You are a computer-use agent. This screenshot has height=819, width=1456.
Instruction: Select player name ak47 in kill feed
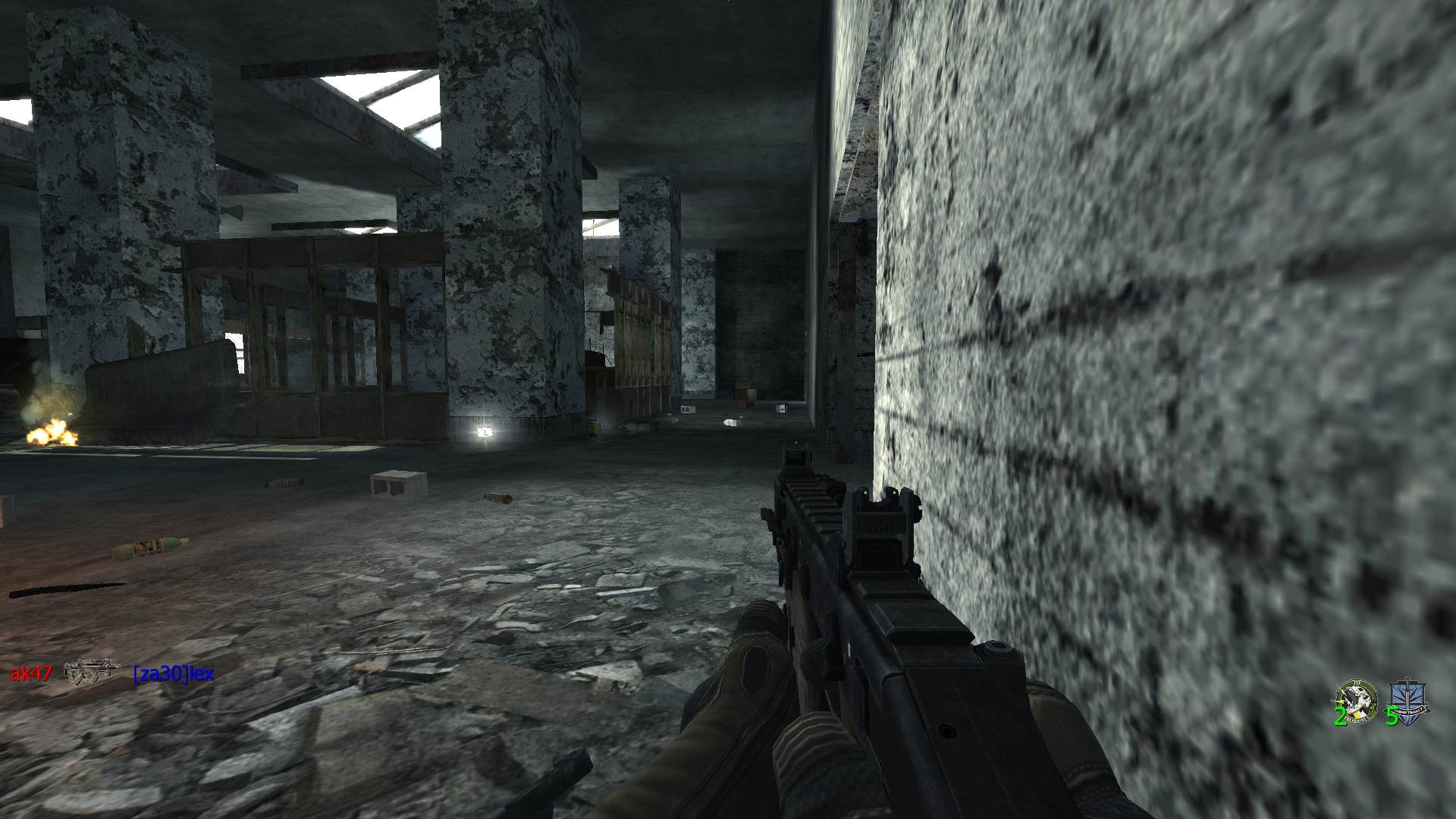[30, 673]
